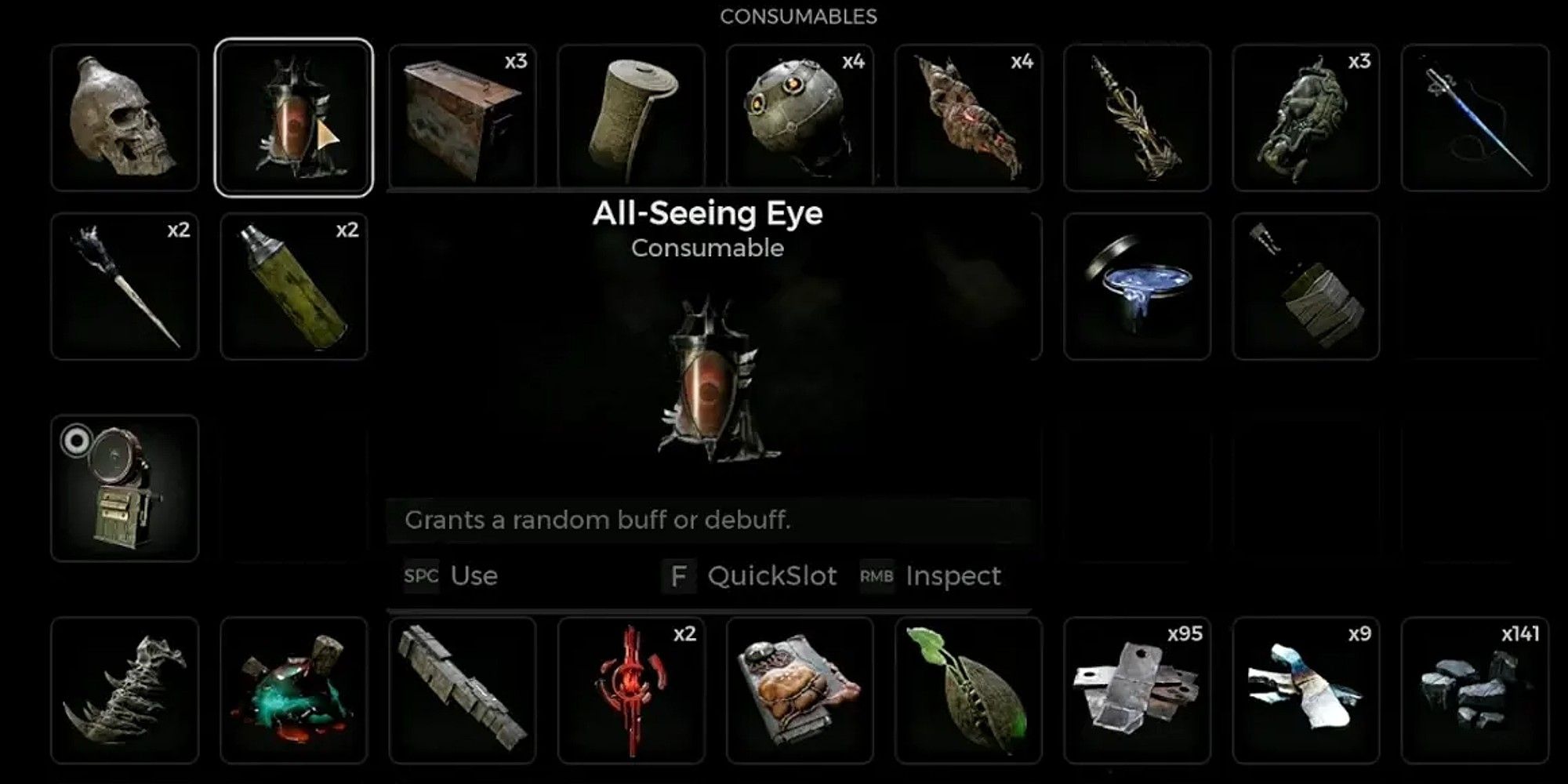Select the skull jug consumable
Screen dimensions: 1568x784
click(124, 118)
